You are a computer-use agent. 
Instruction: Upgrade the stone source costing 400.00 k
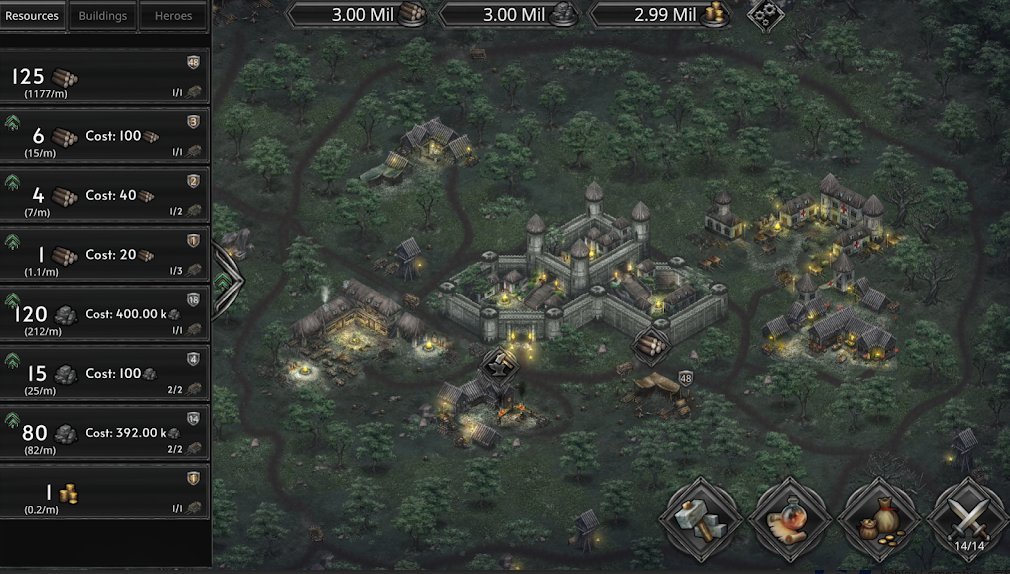coord(14,302)
